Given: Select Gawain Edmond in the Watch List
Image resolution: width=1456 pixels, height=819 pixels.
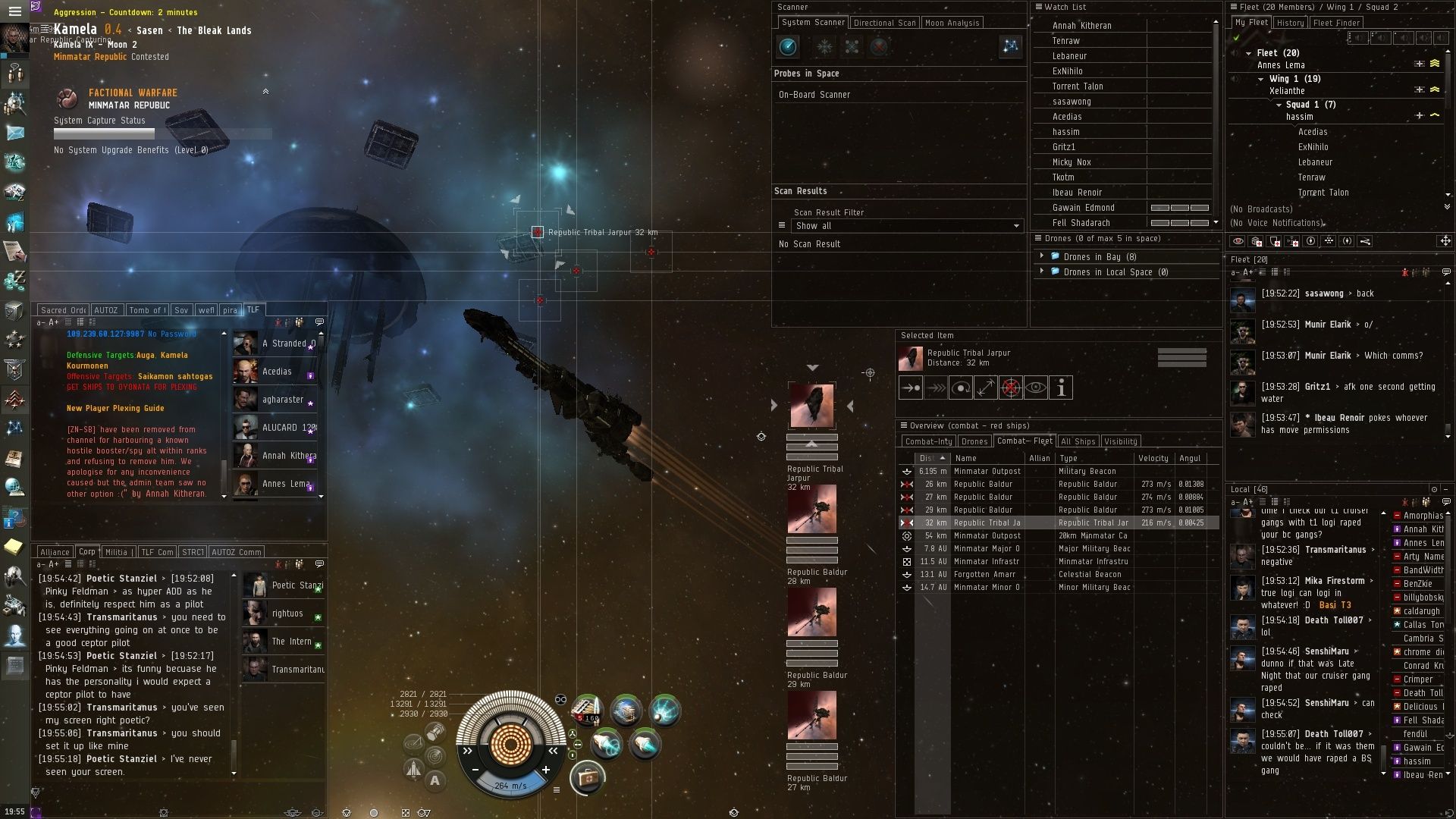Looking at the screenshot, I should pos(1083,208).
